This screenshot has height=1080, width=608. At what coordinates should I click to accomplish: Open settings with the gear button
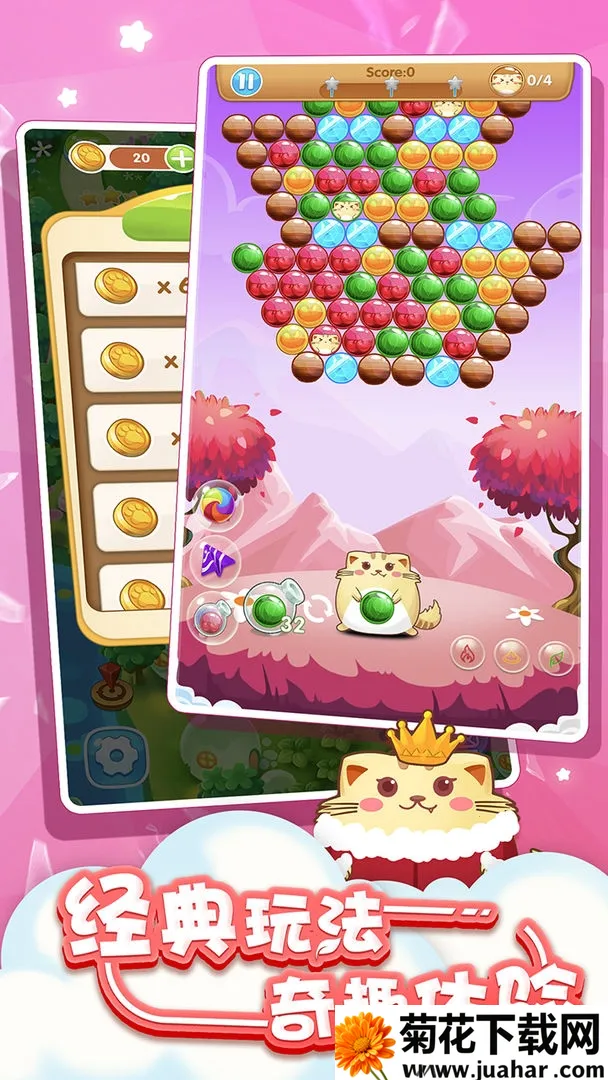(x=113, y=754)
